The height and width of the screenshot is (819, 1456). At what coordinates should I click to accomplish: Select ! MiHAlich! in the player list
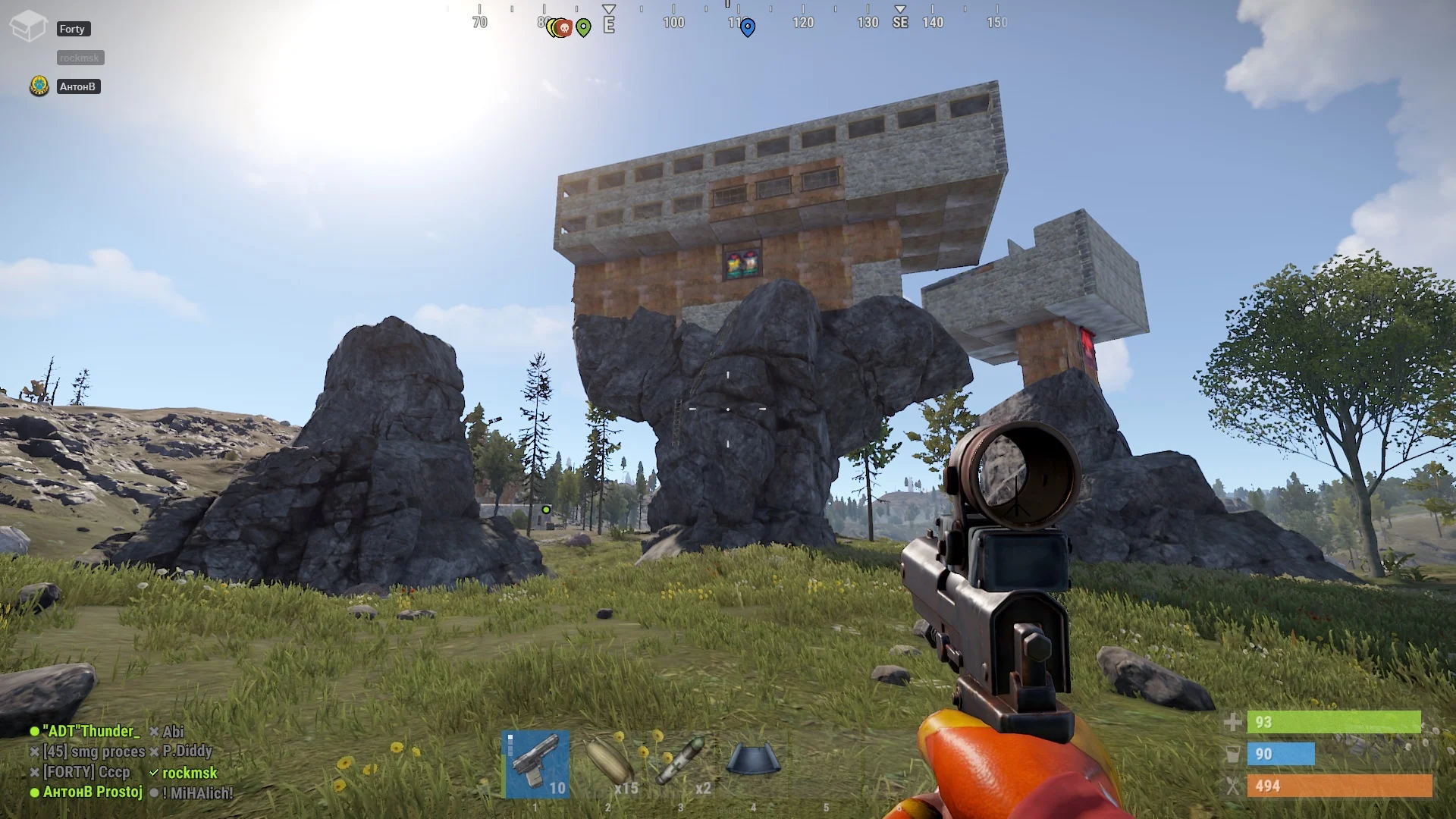click(x=197, y=793)
